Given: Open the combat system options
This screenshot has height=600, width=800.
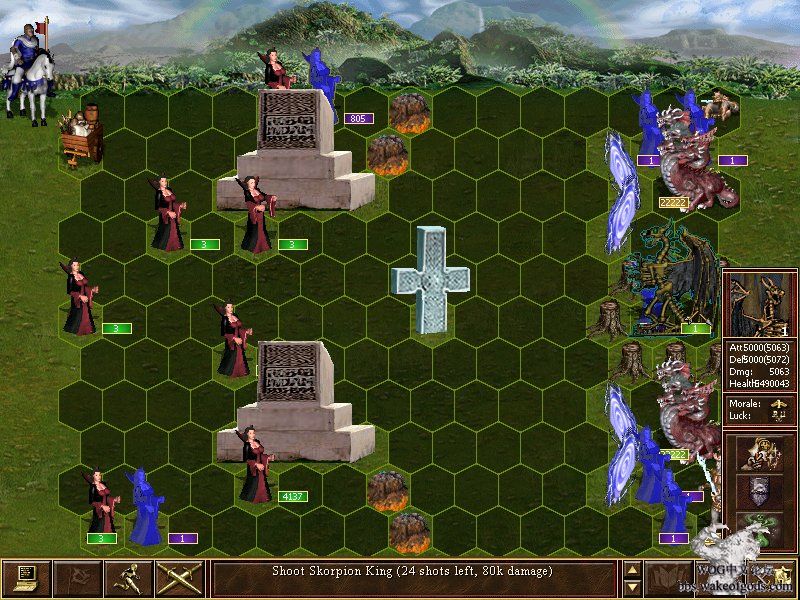Looking at the screenshot, I should [x=27, y=579].
